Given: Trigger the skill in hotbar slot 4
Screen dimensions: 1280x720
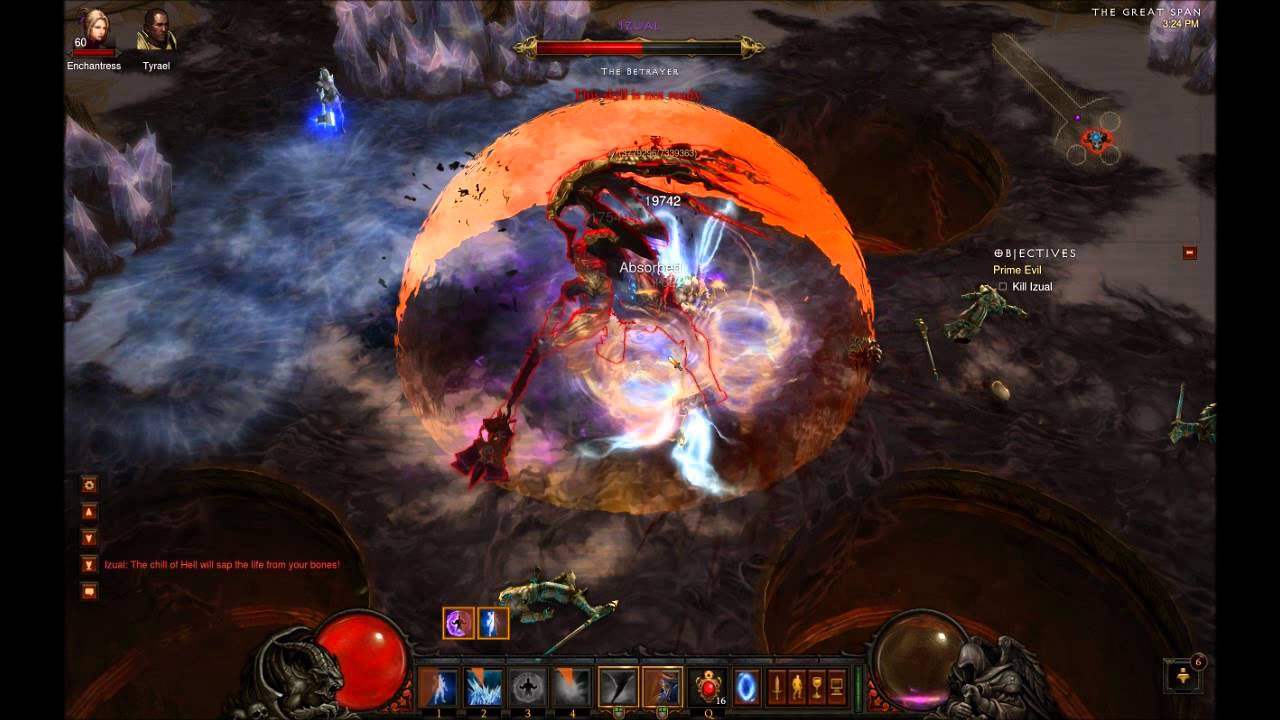Looking at the screenshot, I should (573, 687).
